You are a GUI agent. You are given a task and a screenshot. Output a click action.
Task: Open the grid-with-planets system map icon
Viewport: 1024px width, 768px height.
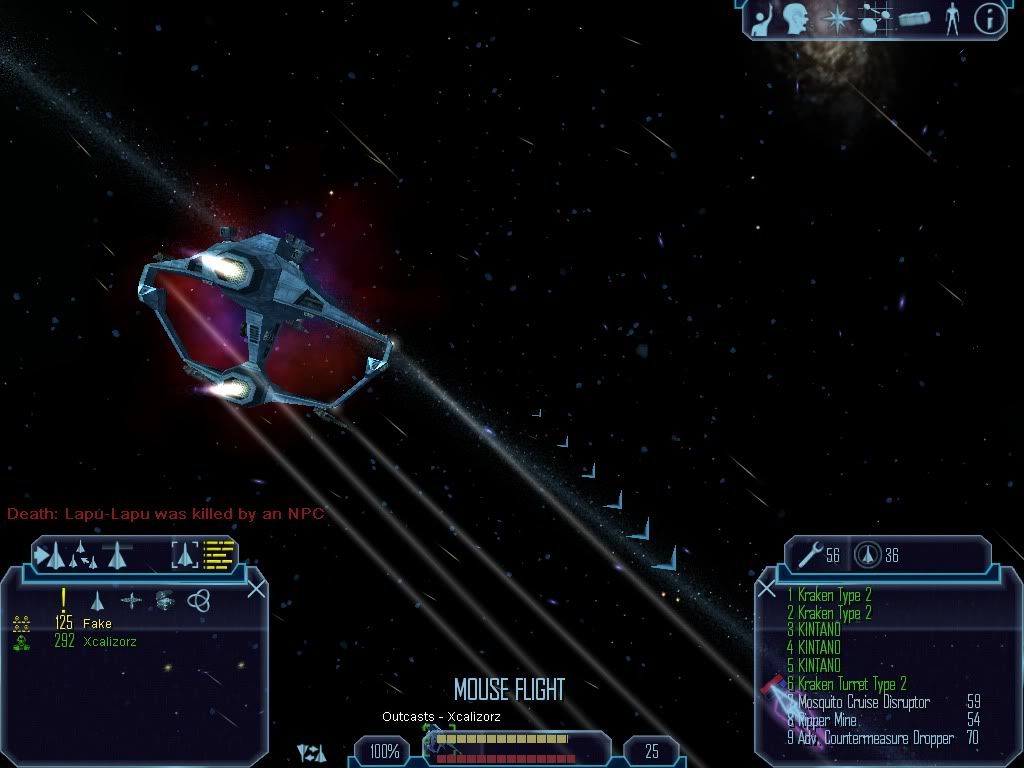click(876, 19)
